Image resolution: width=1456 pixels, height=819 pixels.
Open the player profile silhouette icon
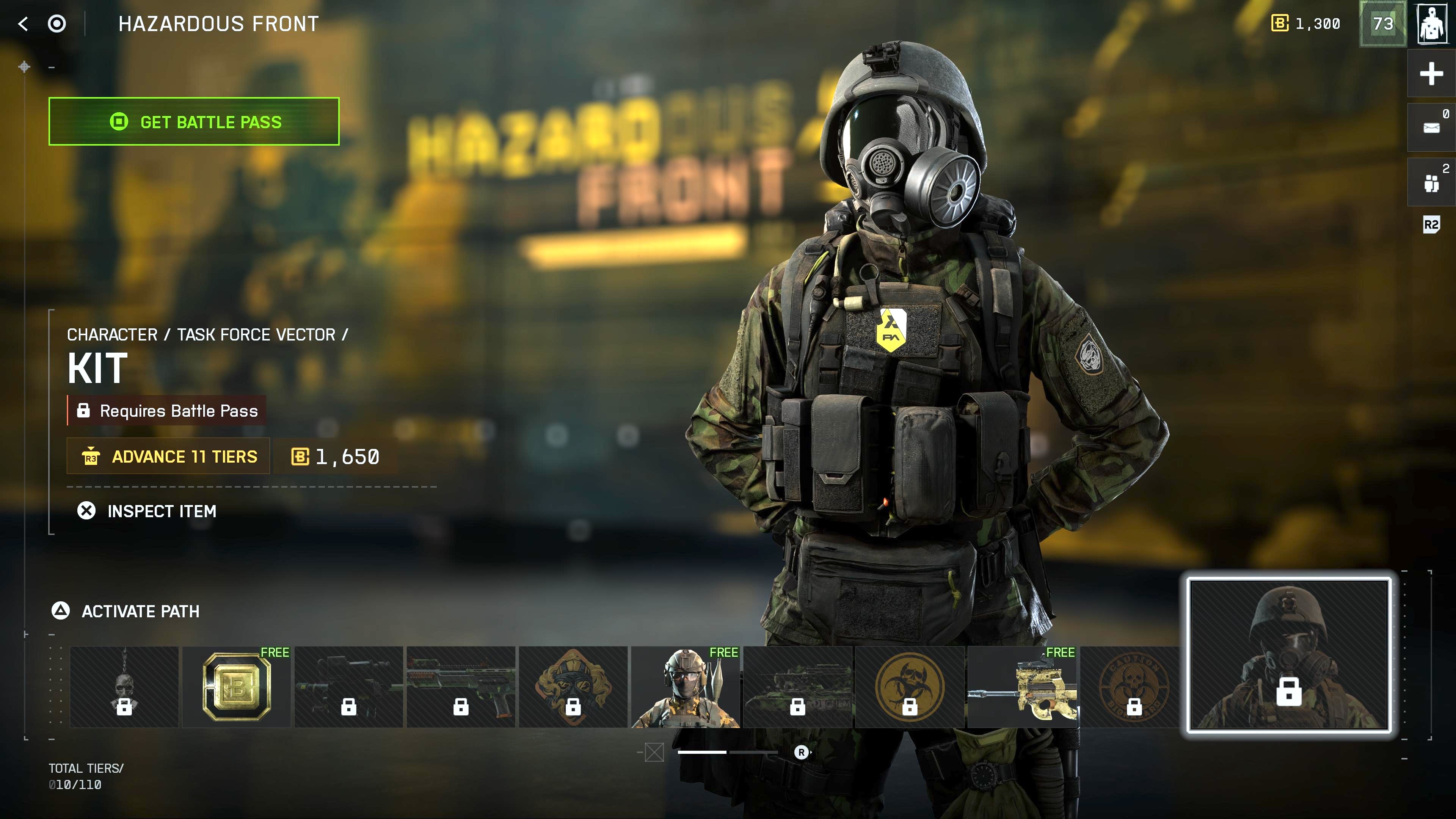click(x=1432, y=24)
